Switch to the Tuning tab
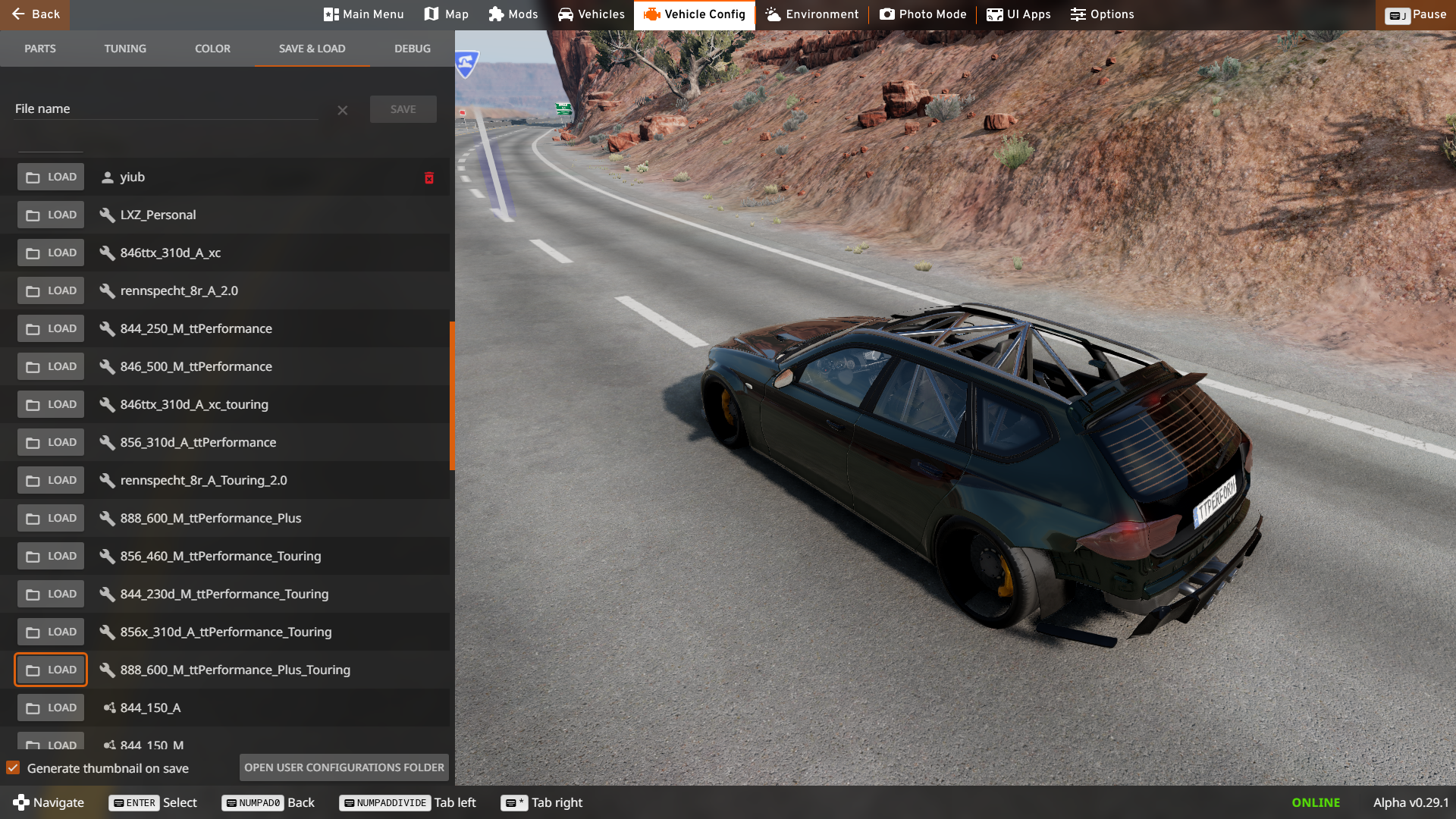The width and height of the screenshot is (1456, 819). pyautogui.click(x=125, y=49)
